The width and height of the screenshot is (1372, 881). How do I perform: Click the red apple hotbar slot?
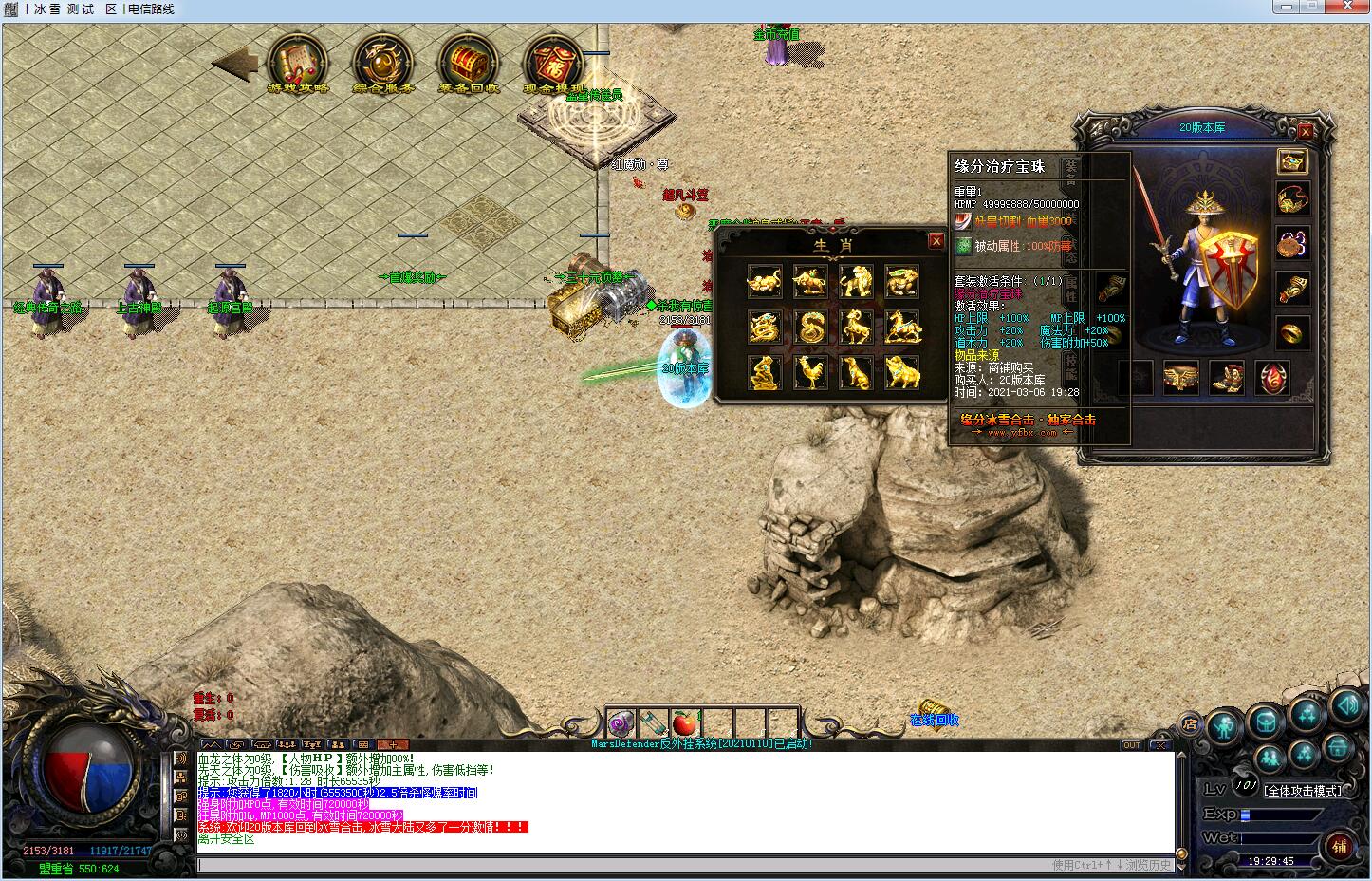click(x=684, y=724)
